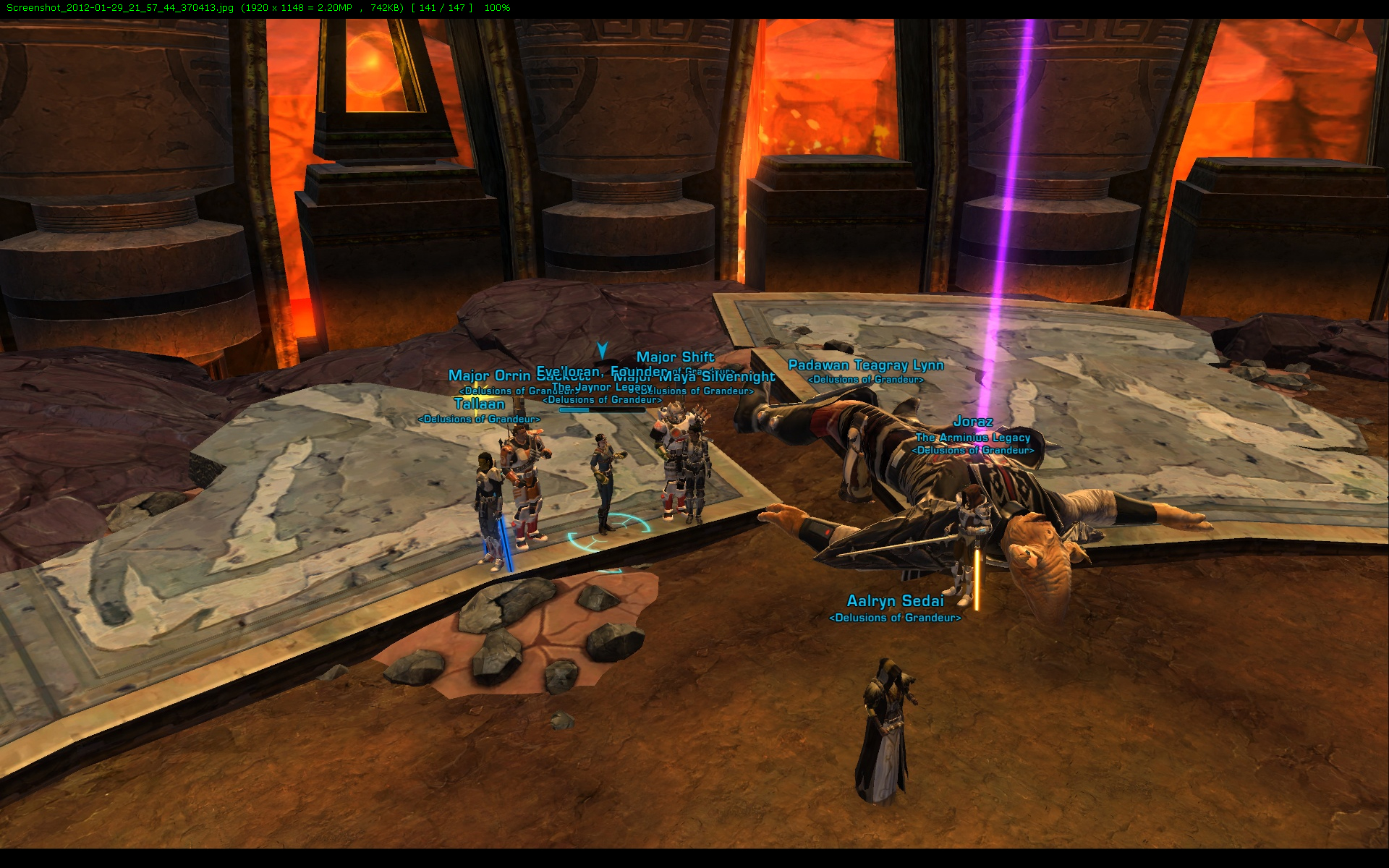Choose the Aalryn Sedai nameplate
1389x868 pixels.
[895, 601]
